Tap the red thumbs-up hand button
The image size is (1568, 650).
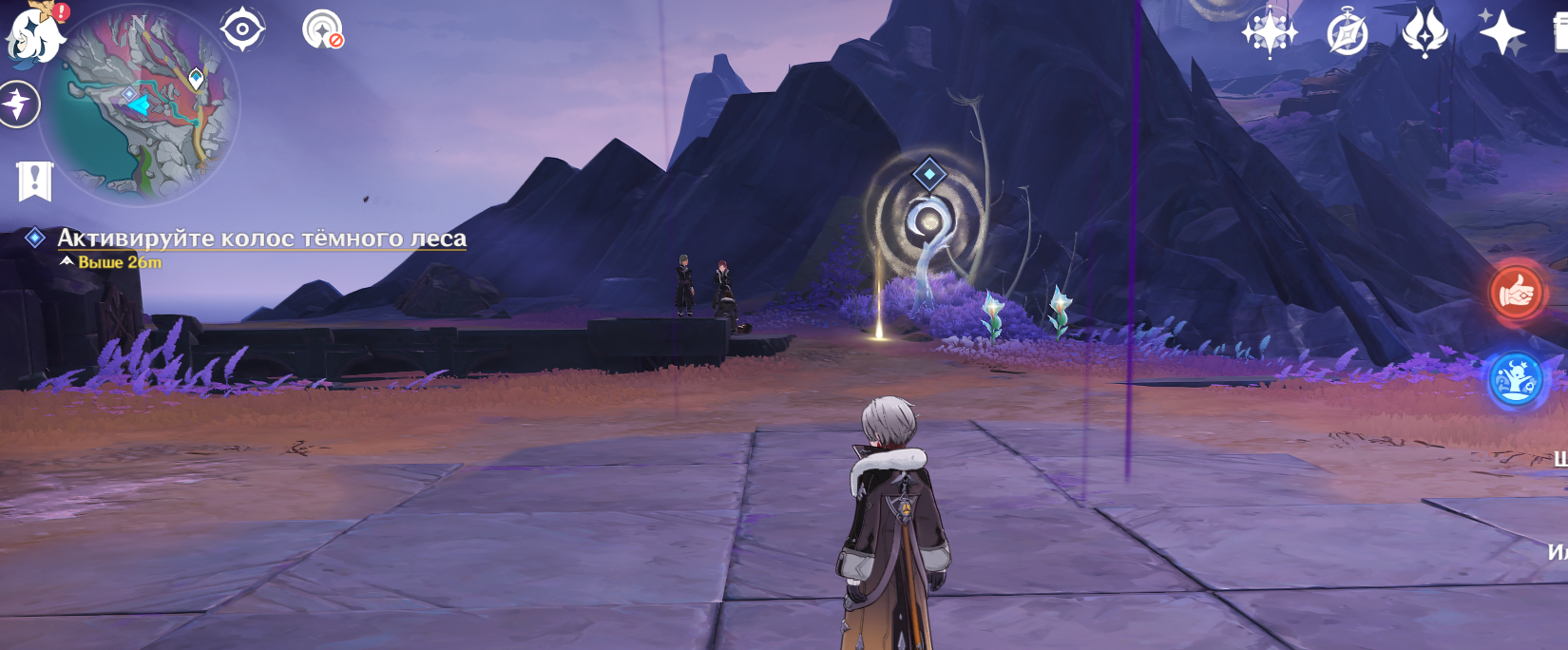click(1517, 294)
